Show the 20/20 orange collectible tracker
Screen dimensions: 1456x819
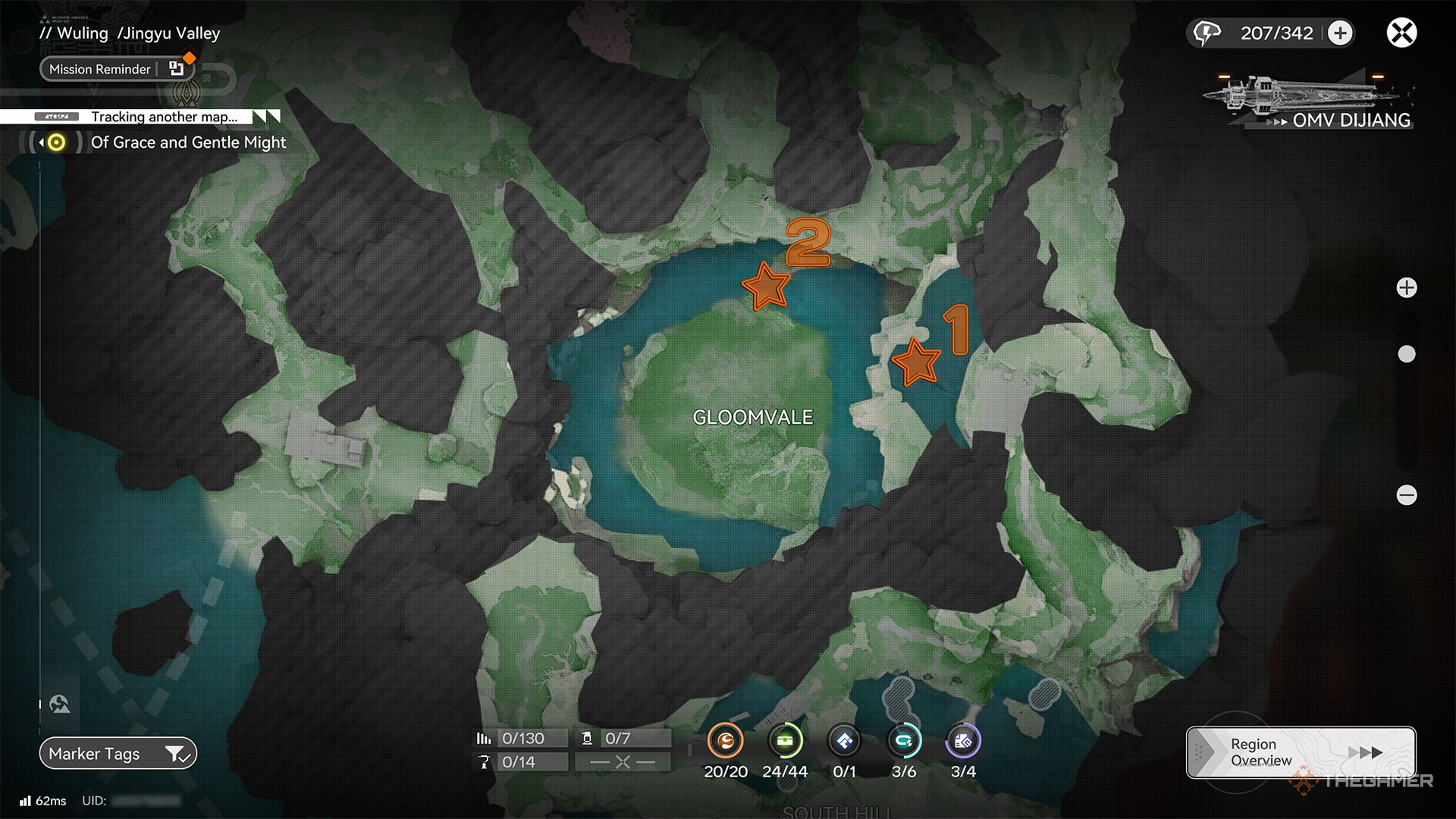(726, 742)
